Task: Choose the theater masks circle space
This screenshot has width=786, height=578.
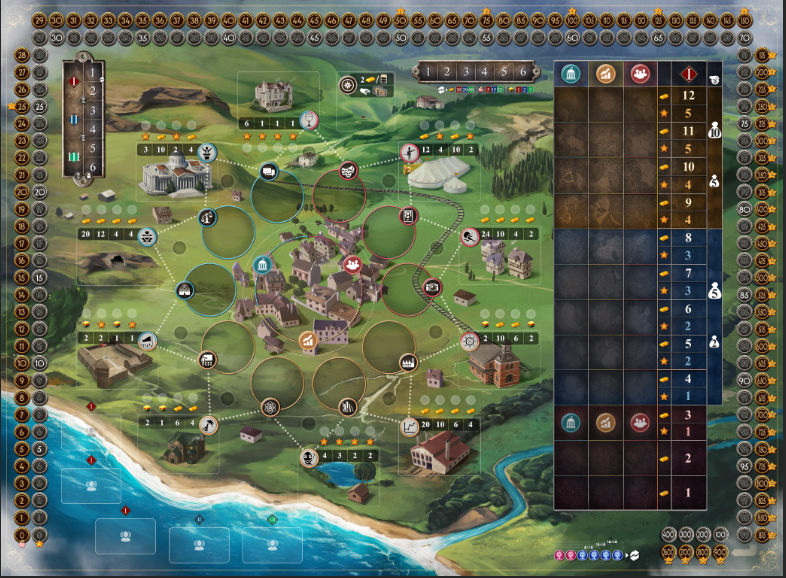Action: [348, 169]
